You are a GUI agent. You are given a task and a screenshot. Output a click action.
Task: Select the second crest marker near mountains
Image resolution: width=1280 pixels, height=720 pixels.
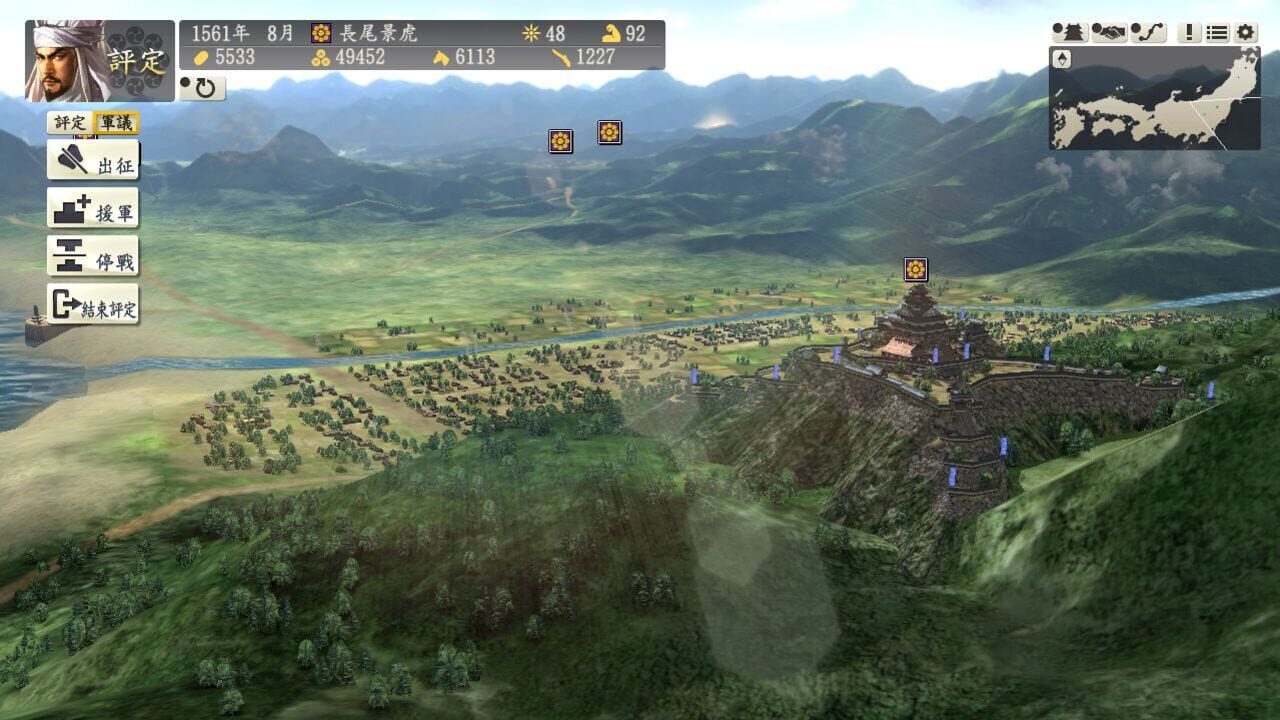609,132
